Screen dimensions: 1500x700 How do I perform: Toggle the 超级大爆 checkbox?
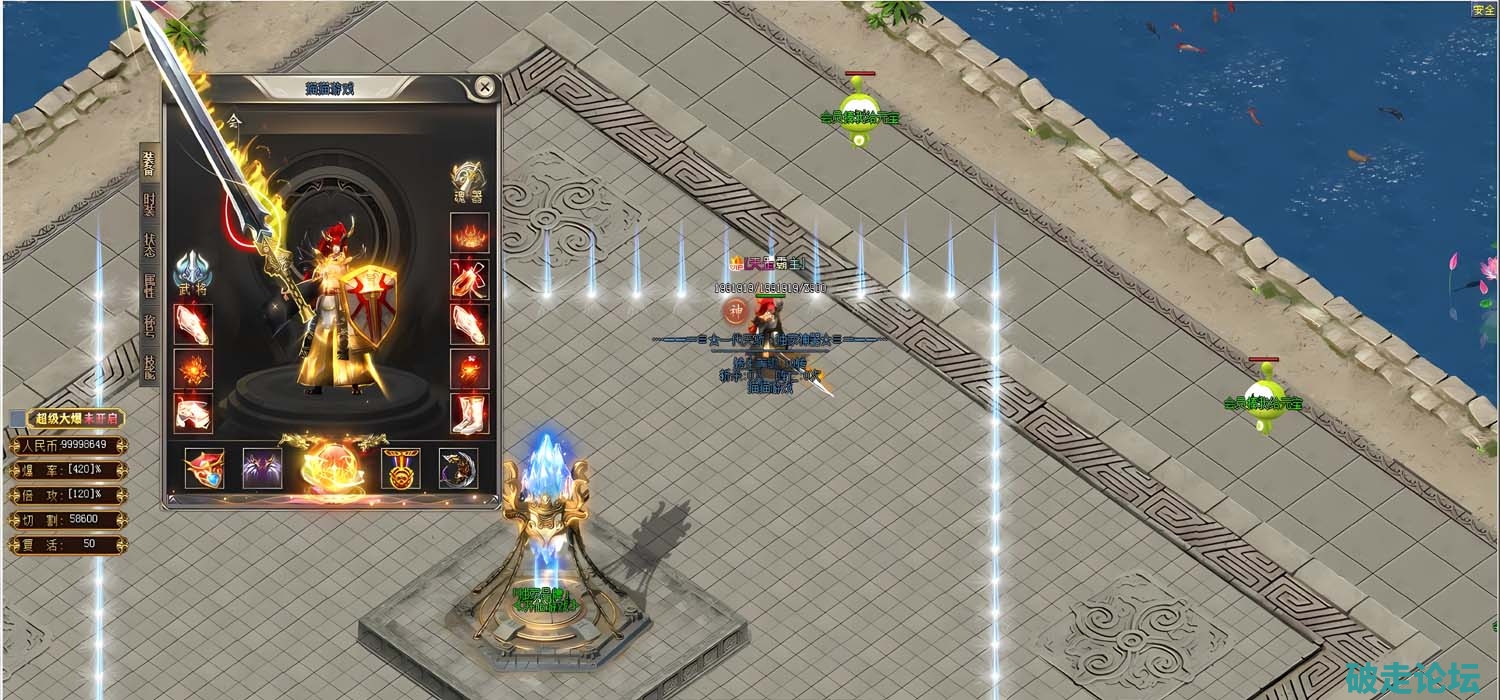17,419
